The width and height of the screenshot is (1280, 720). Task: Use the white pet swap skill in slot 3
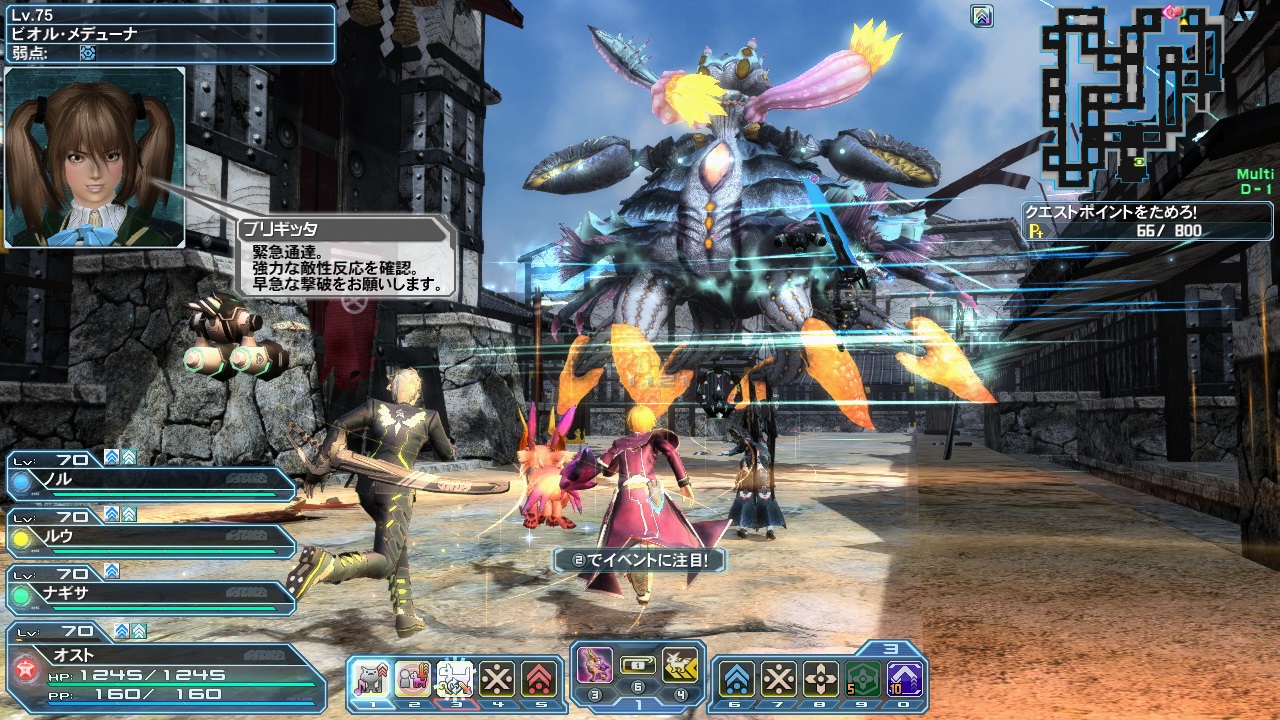pyautogui.click(x=455, y=679)
